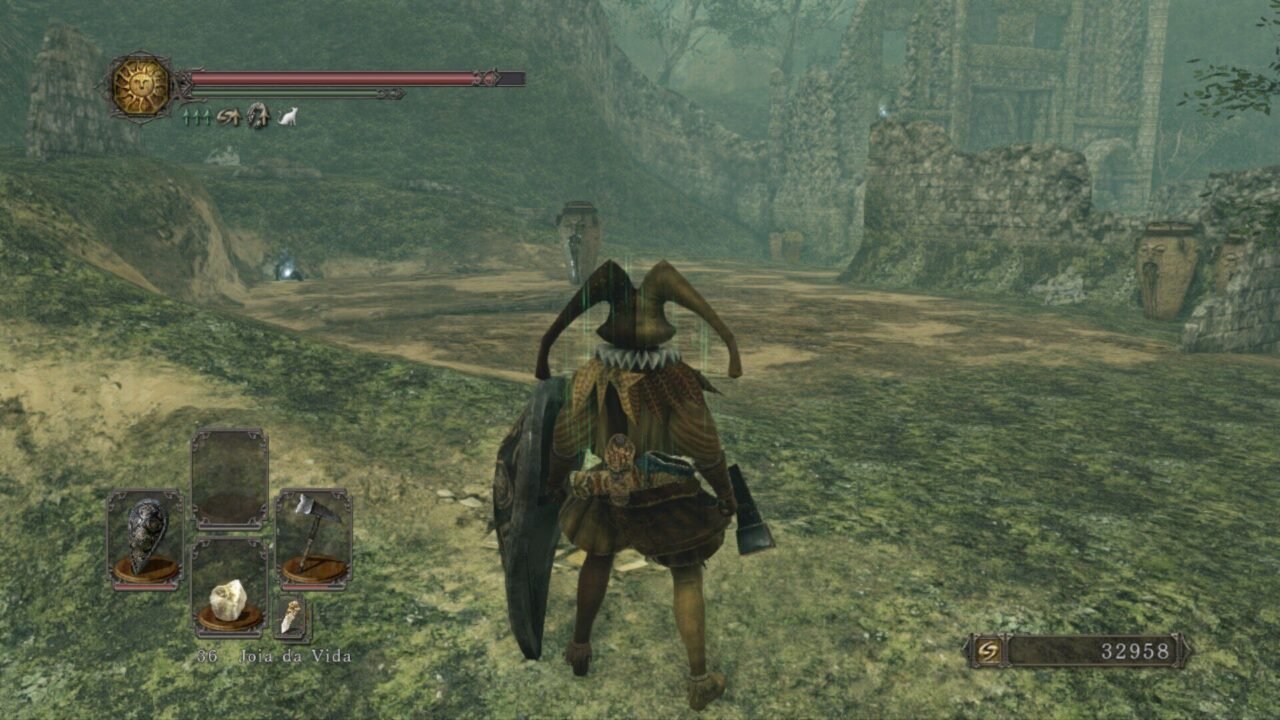The width and height of the screenshot is (1280, 720).
Task: Select the equipped axe weapon slot
Action: tap(314, 537)
